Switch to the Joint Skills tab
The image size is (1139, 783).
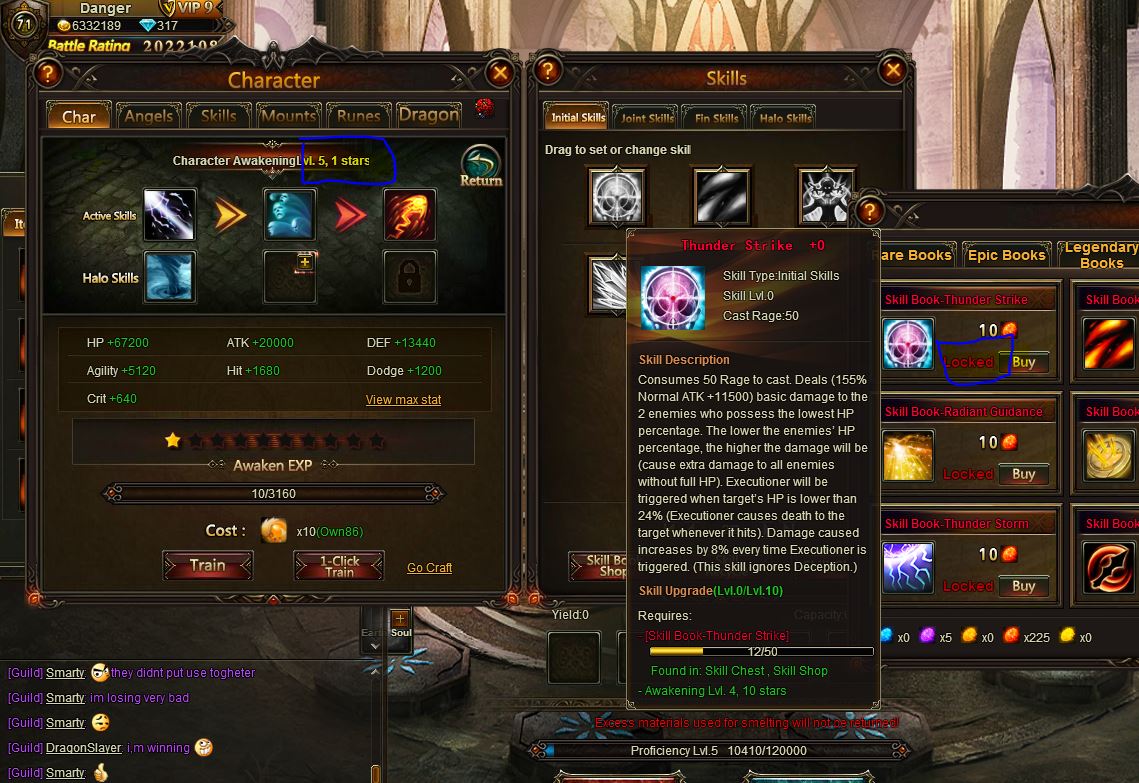647,118
